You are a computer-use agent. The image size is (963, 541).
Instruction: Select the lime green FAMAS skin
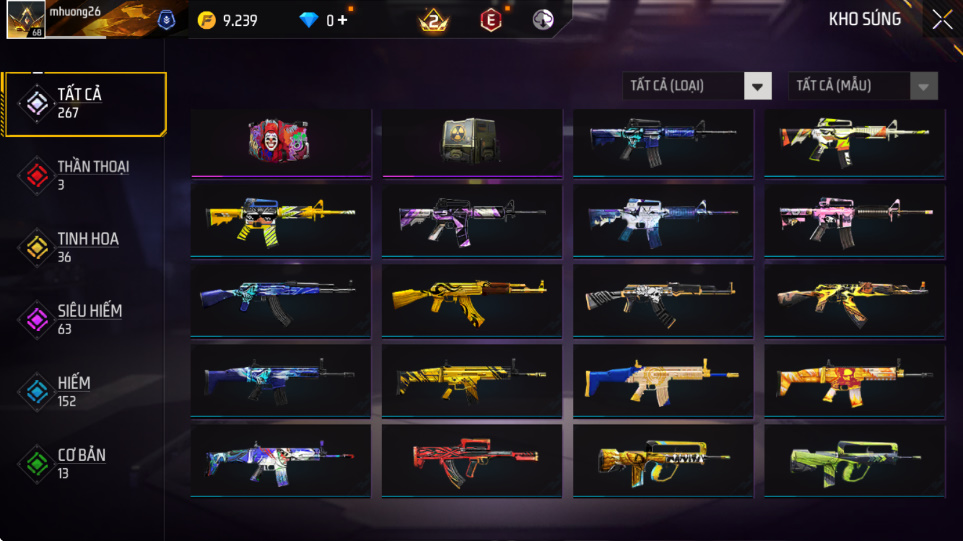[853, 460]
